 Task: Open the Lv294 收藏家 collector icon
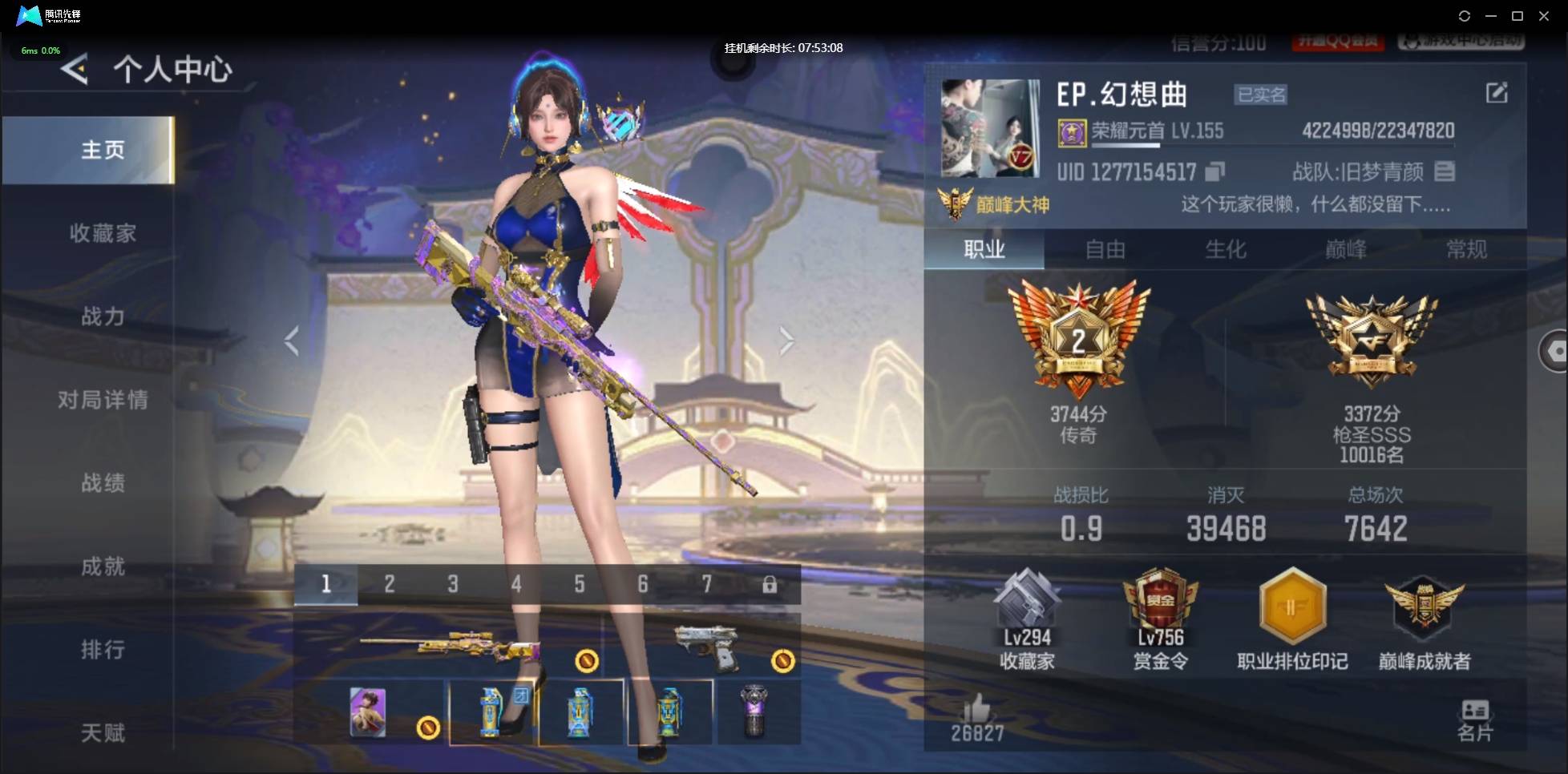pos(1030,617)
